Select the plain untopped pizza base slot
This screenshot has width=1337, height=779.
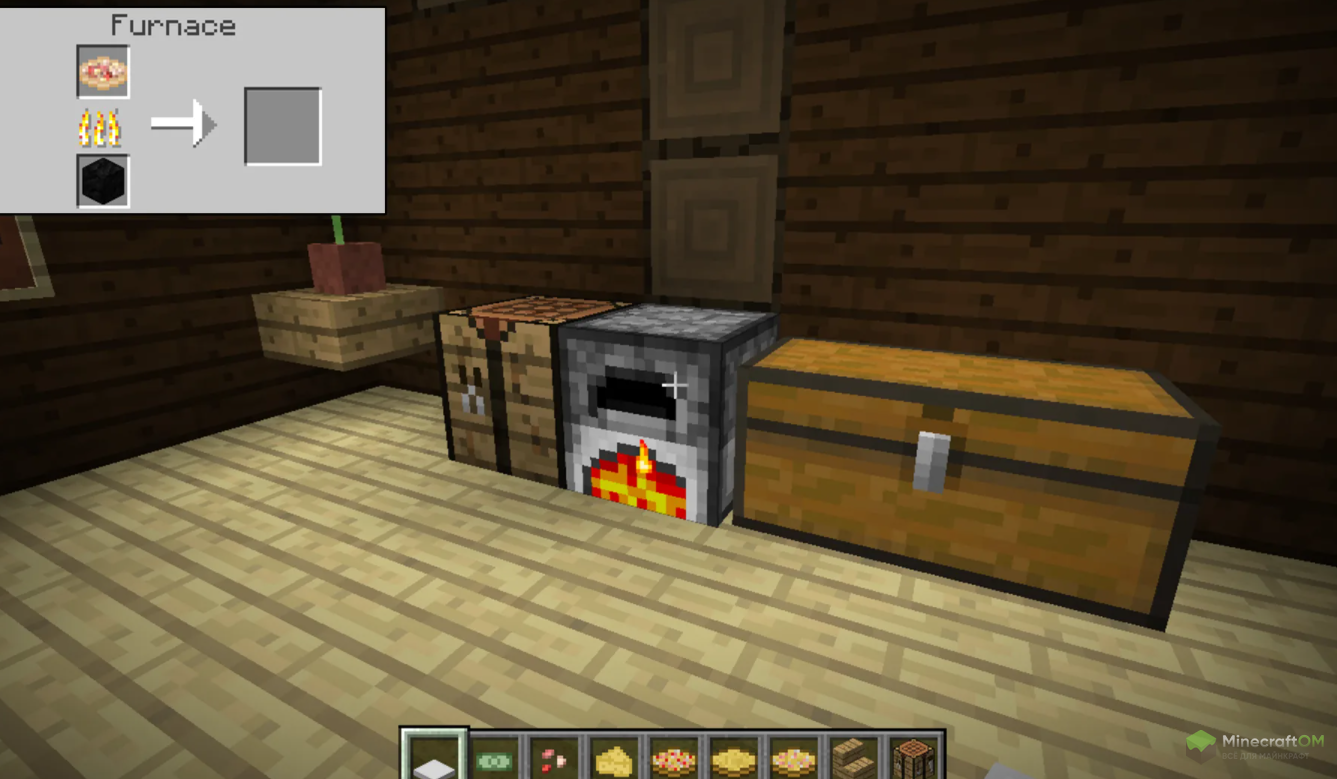pos(734,761)
